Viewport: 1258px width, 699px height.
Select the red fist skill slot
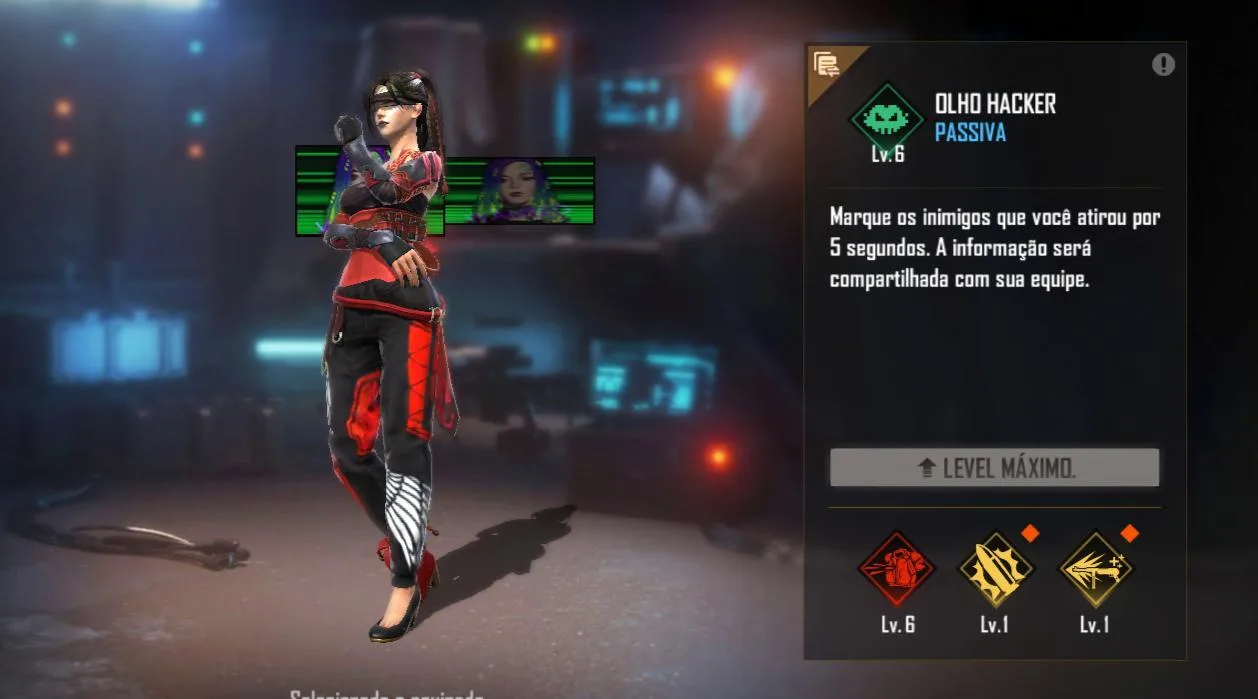click(x=896, y=569)
